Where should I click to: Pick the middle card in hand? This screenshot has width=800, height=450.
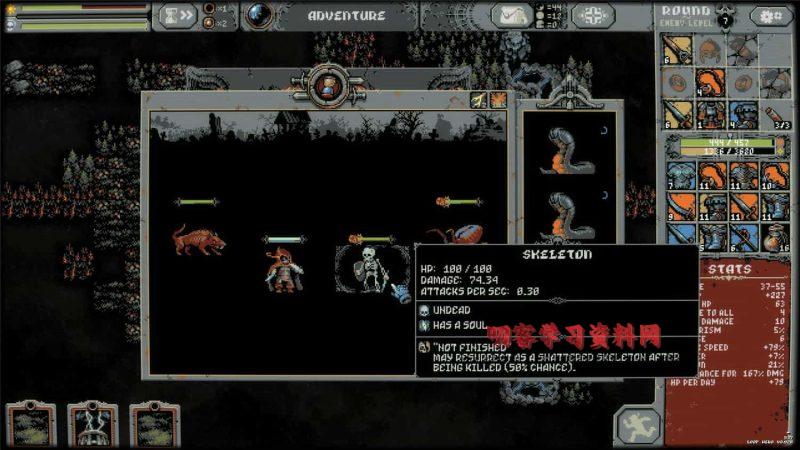(x=92, y=426)
